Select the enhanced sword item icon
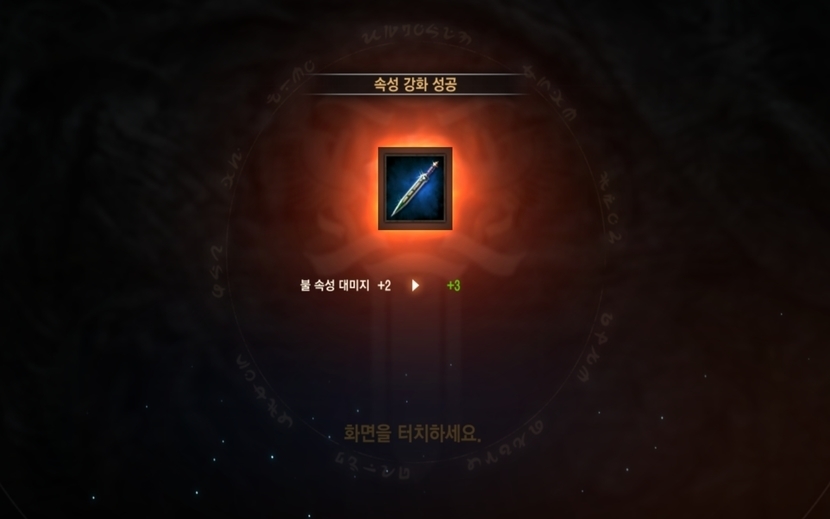This screenshot has height=519, width=830. coord(415,189)
